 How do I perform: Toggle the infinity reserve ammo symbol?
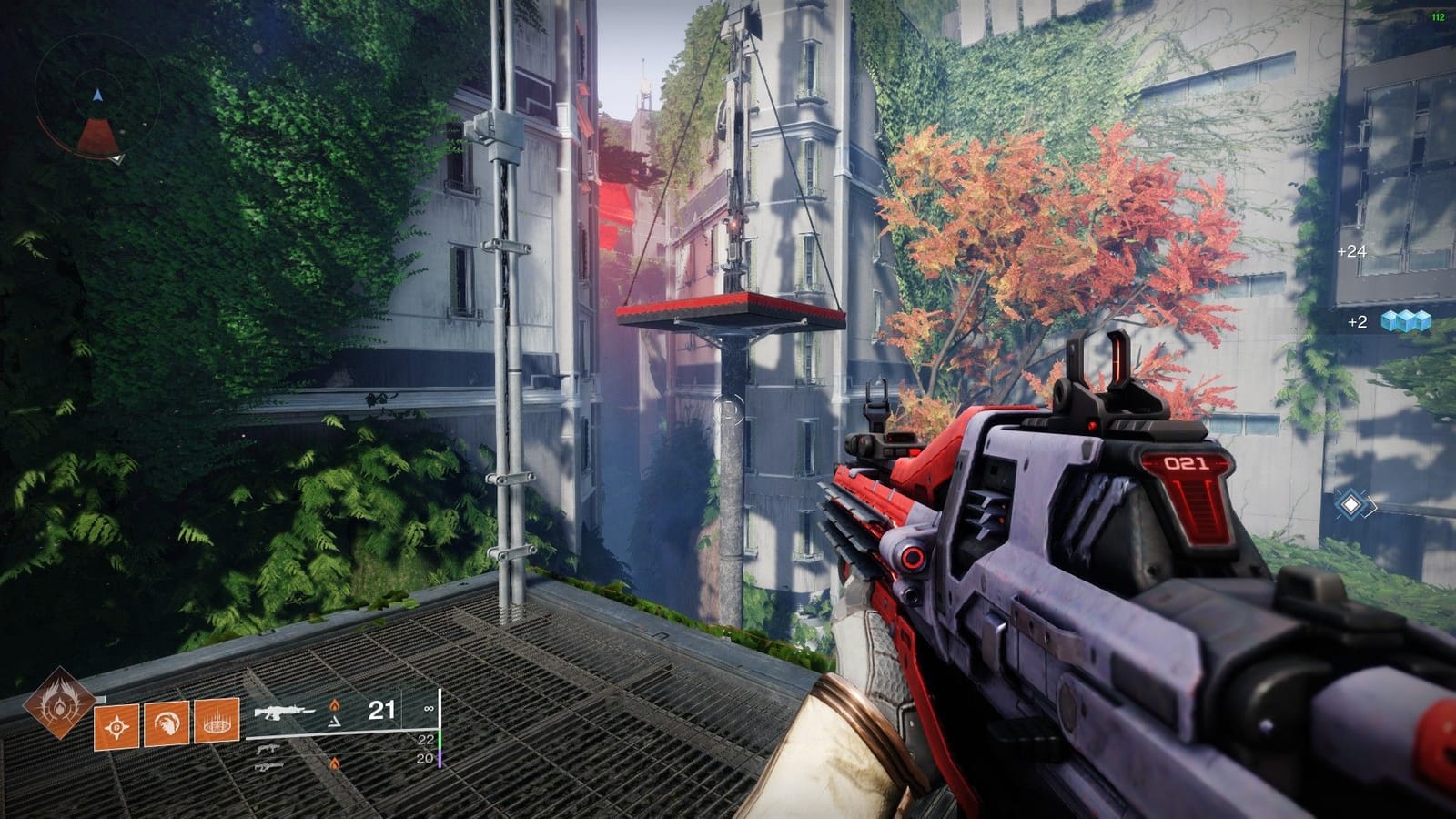430,708
